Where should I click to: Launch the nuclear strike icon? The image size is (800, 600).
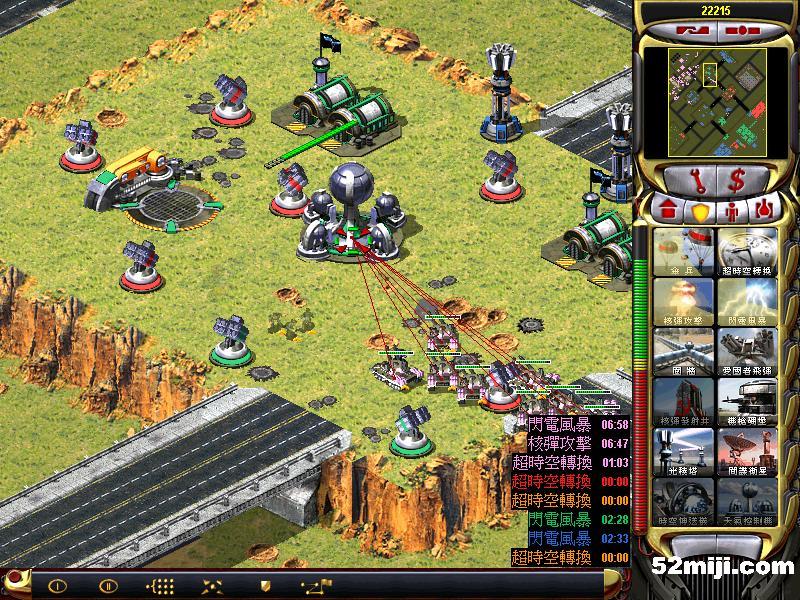[683, 301]
